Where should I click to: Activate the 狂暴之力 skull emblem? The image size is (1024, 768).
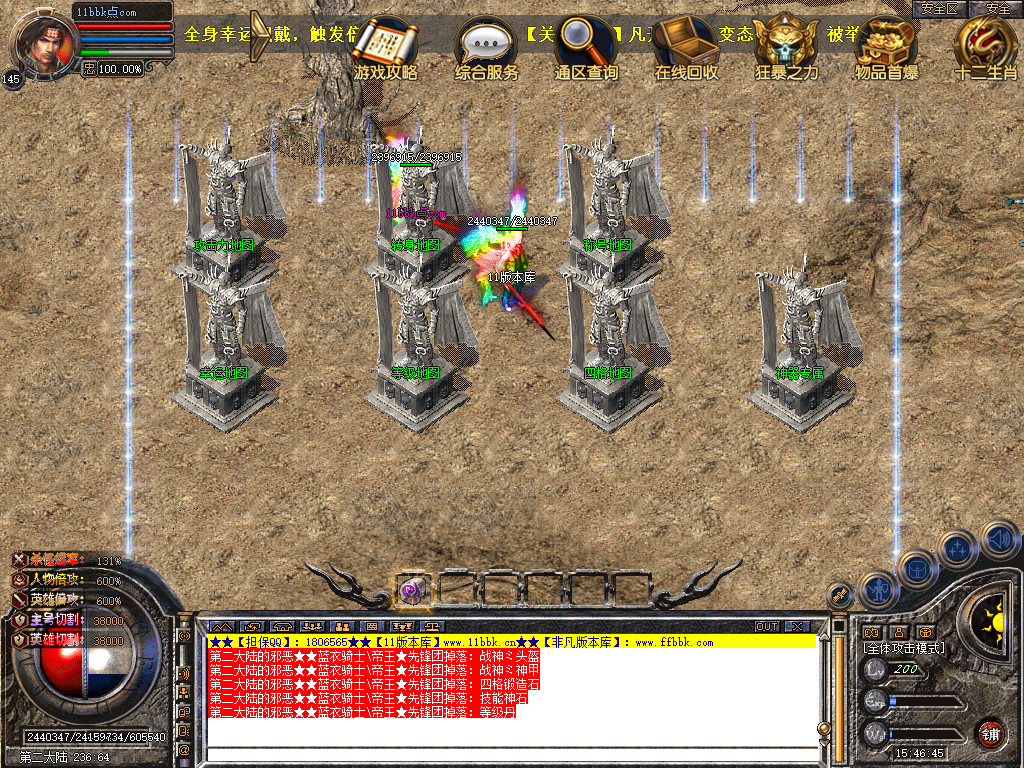click(786, 45)
